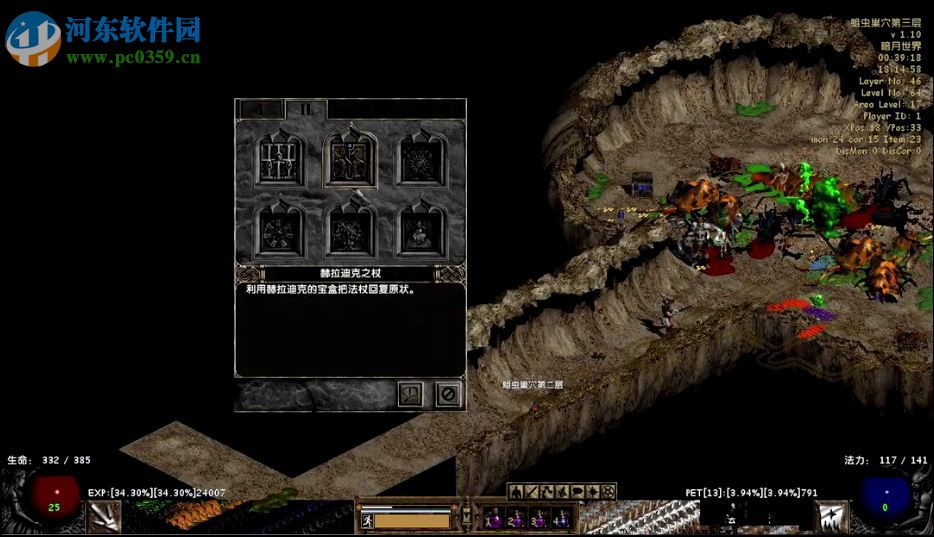Show the Summoner quest details
934x537 pixels.
click(350, 230)
